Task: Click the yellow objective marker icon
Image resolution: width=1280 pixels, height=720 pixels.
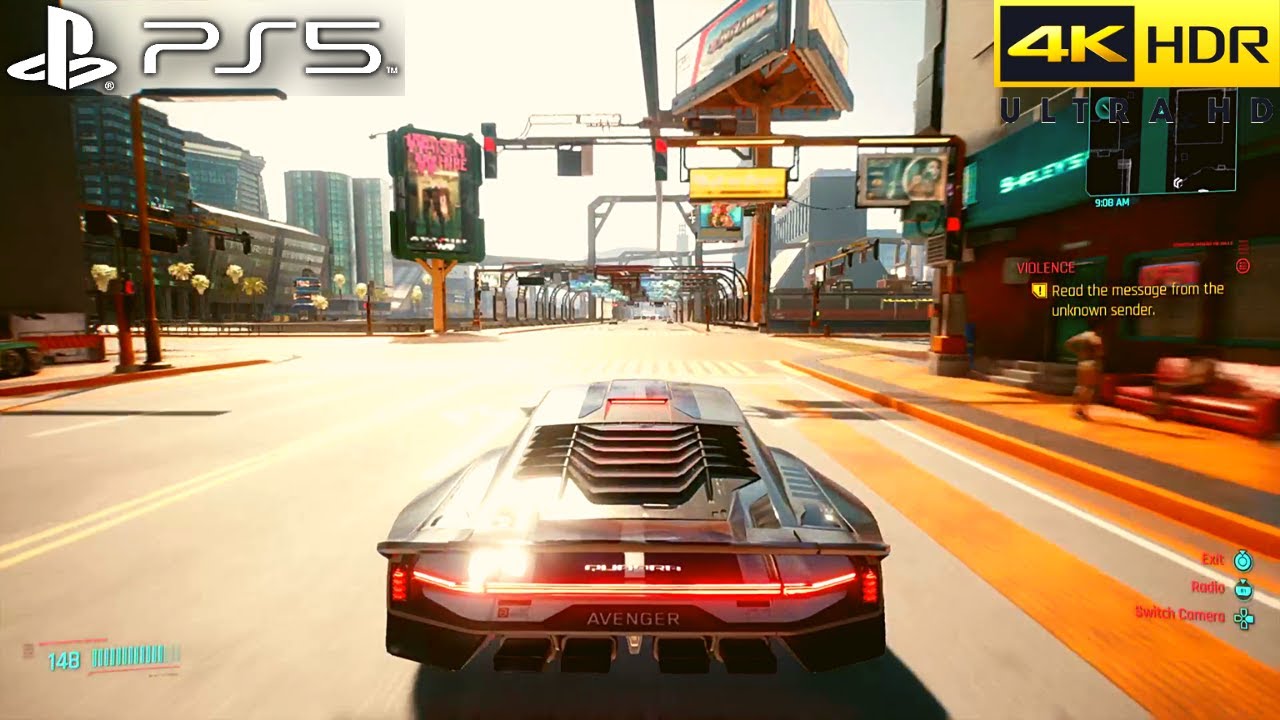Action: [x=1039, y=290]
